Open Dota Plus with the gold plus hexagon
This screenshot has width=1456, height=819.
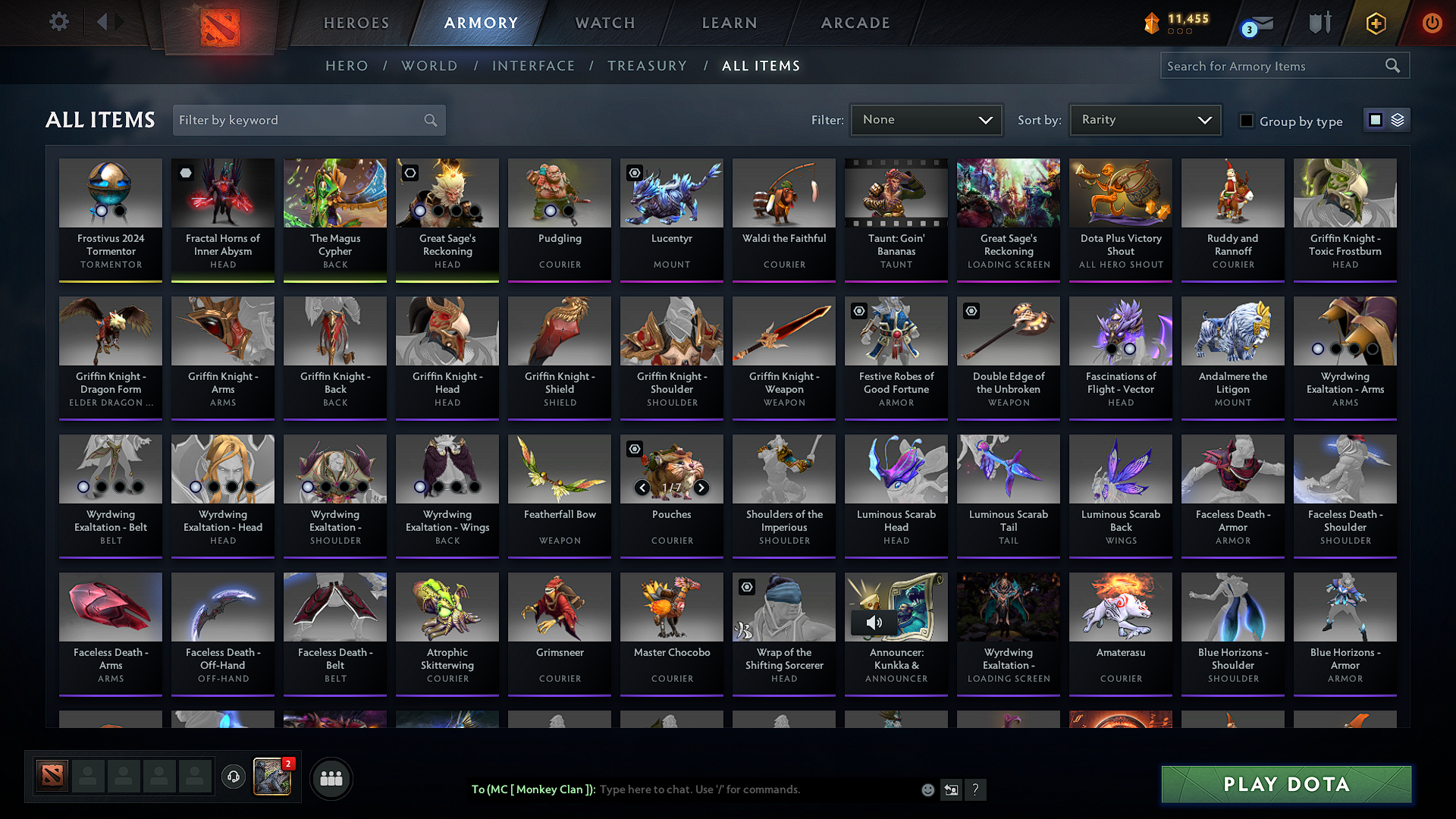pyautogui.click(x=1376, y=23)
